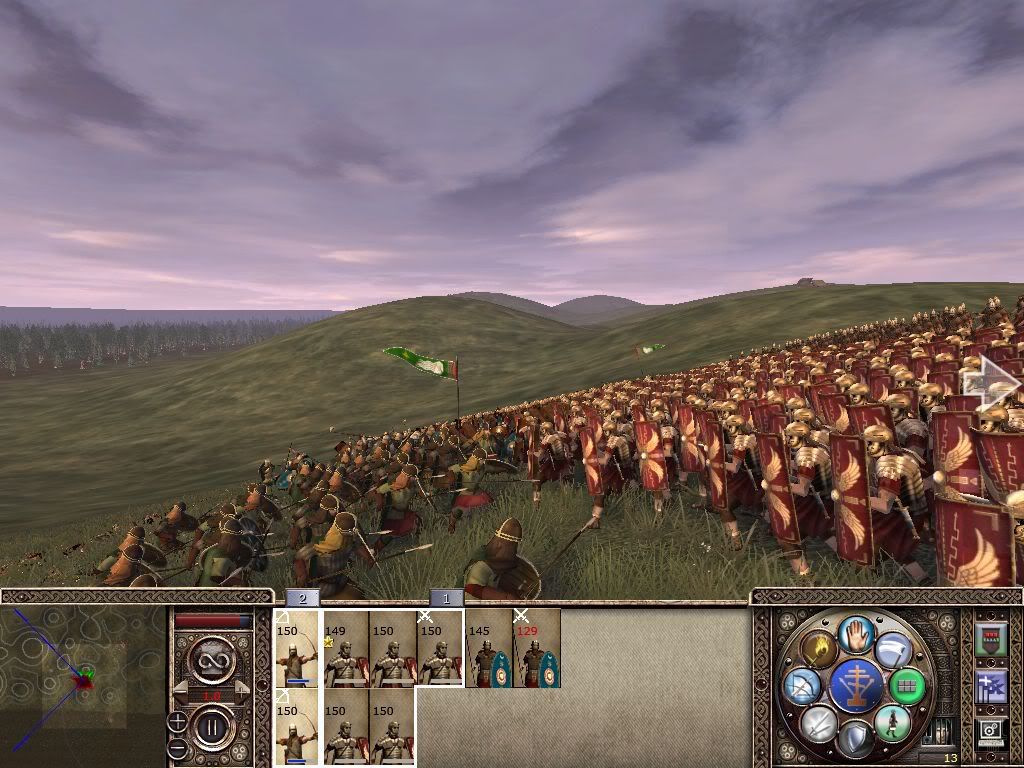Toggle the green formation grid button
This screenshot has width=1024, height=768.
[x=908, y=686]
